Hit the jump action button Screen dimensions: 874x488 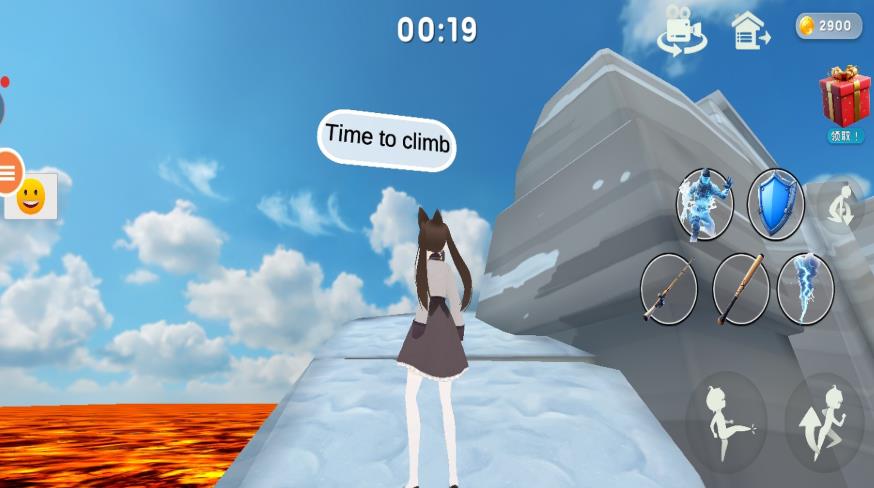pyautogui.click(x=824, y=422)
